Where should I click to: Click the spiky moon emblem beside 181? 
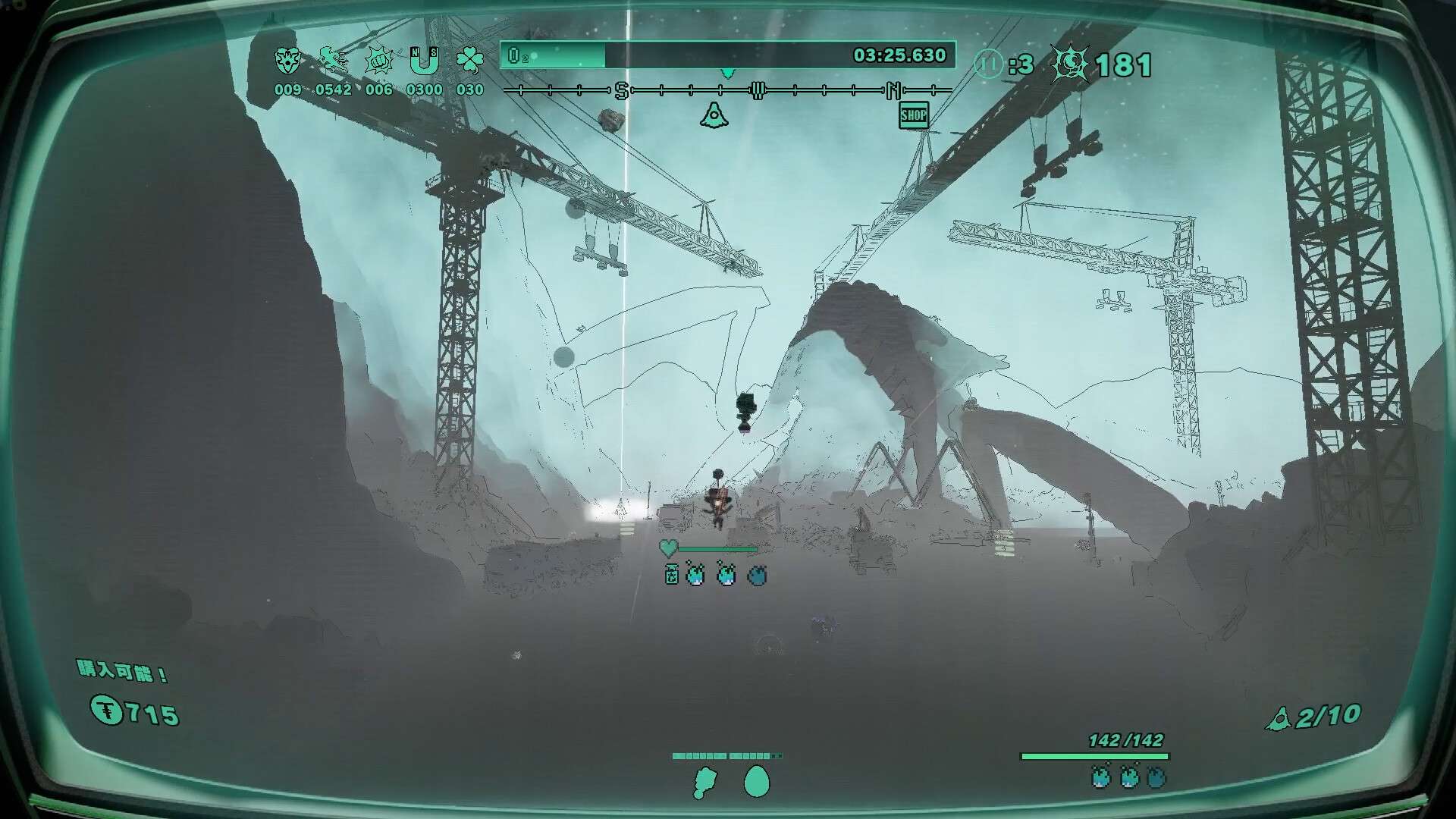click(1070, 64)
